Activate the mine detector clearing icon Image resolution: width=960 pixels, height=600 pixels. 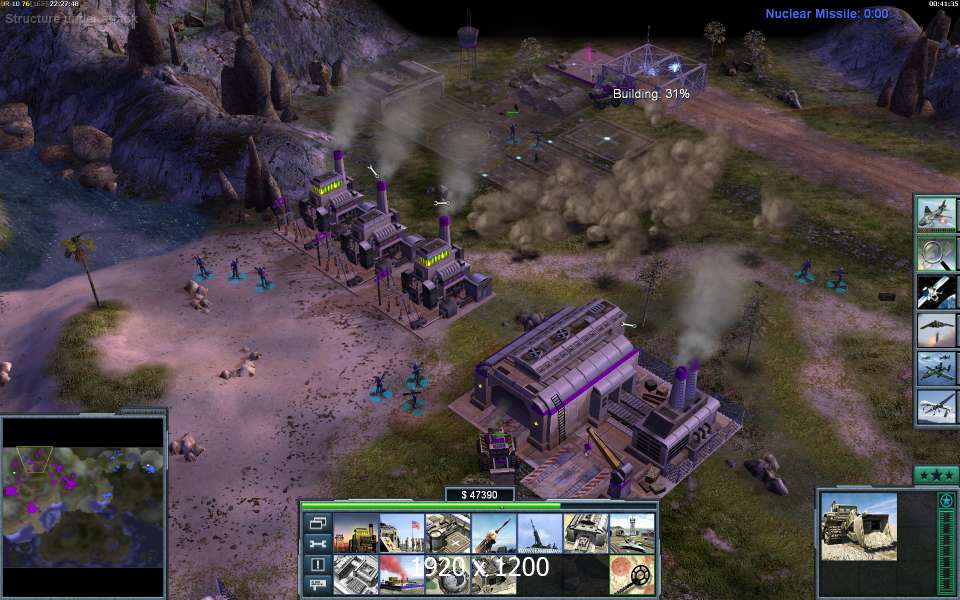coord(631,574)
